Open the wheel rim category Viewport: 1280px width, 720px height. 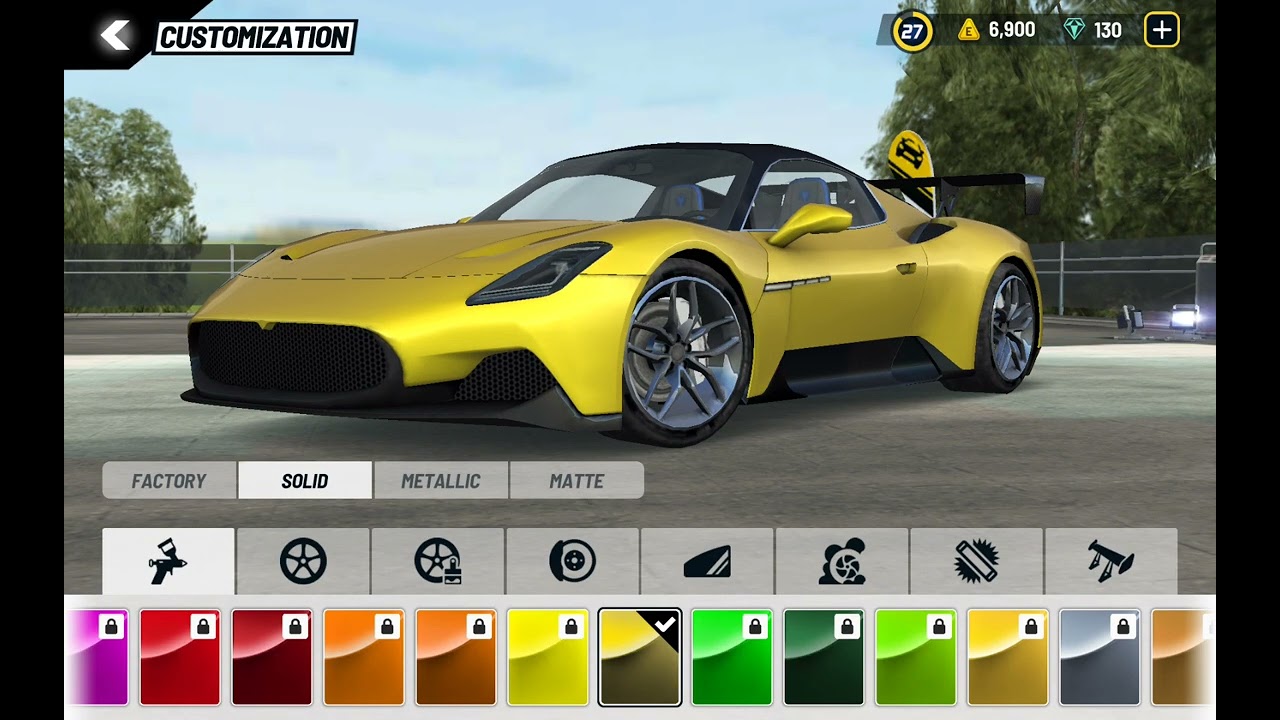point(303,561)
